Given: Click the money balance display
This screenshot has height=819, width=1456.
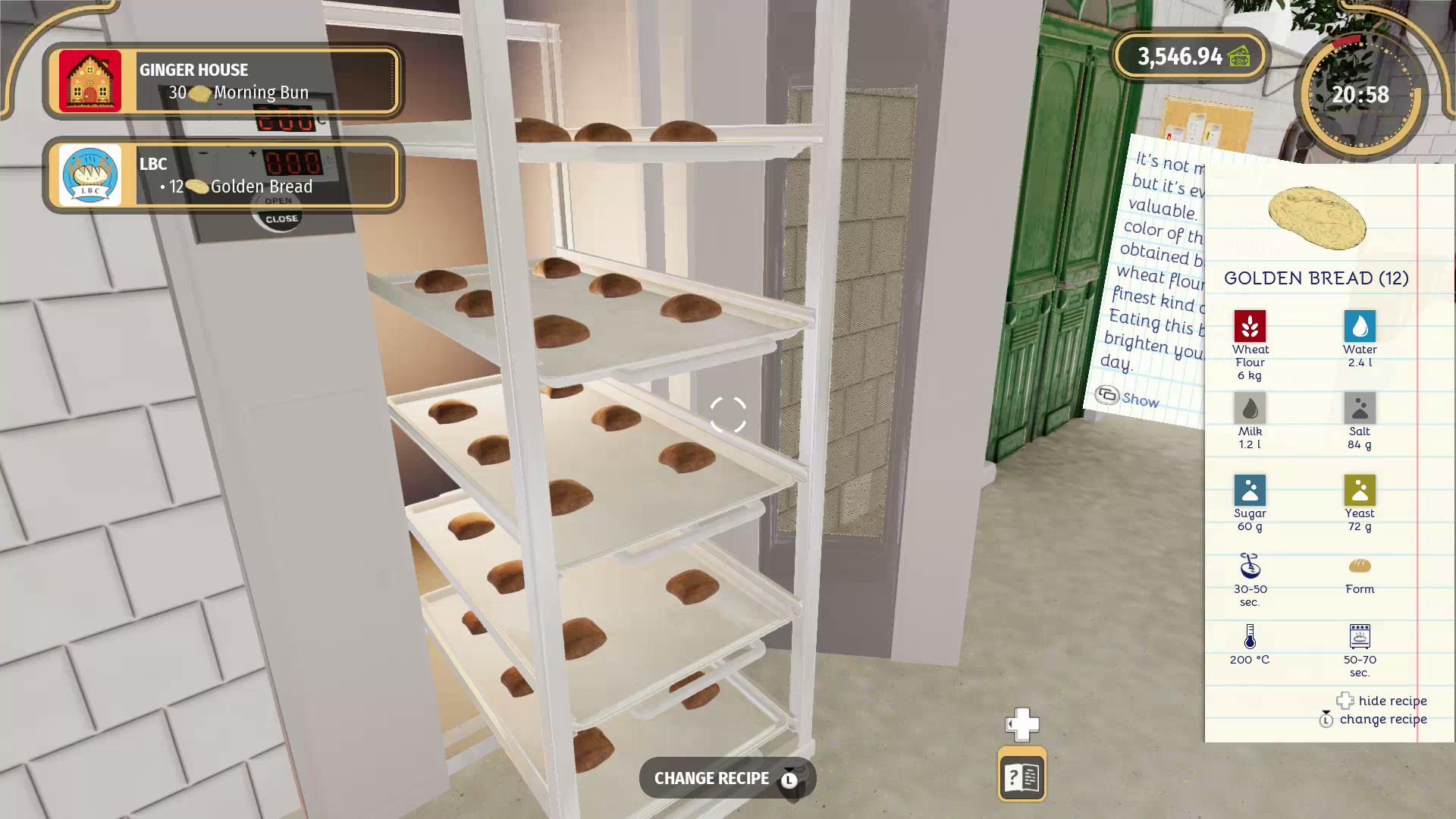Looking at the screenshot, I should click(1188, 56).
